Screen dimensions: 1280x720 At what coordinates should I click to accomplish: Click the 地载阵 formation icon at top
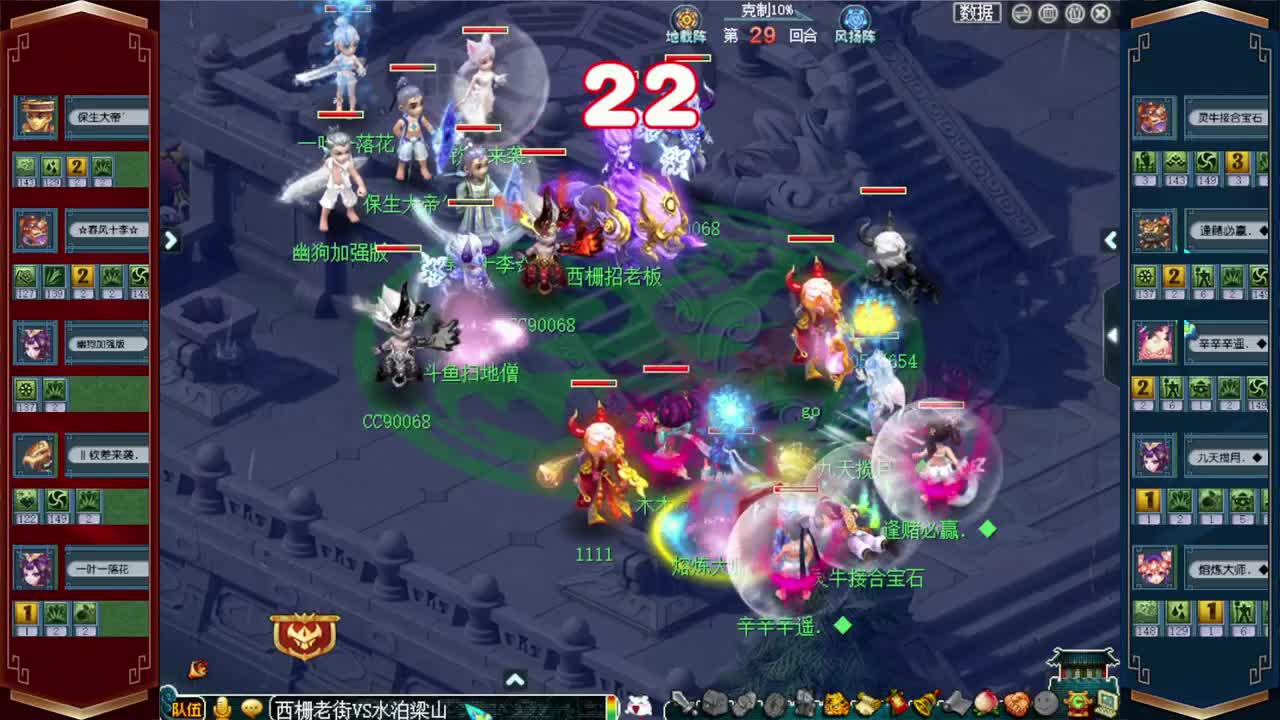point(685,20)
